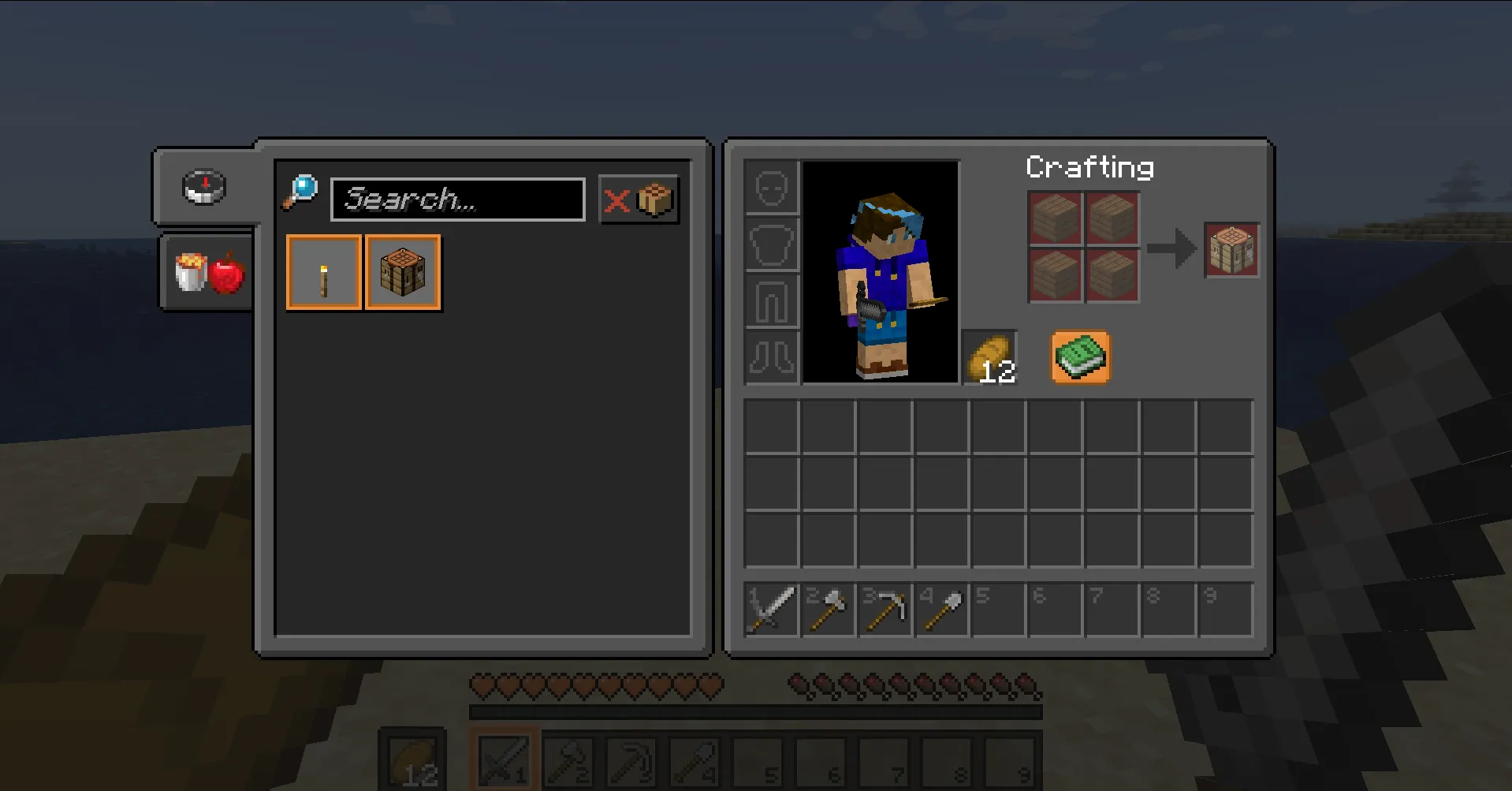Viewport: 1512px width, 791px height.
Task: Click the gold ingot stack of twelve
Action: 989,357
